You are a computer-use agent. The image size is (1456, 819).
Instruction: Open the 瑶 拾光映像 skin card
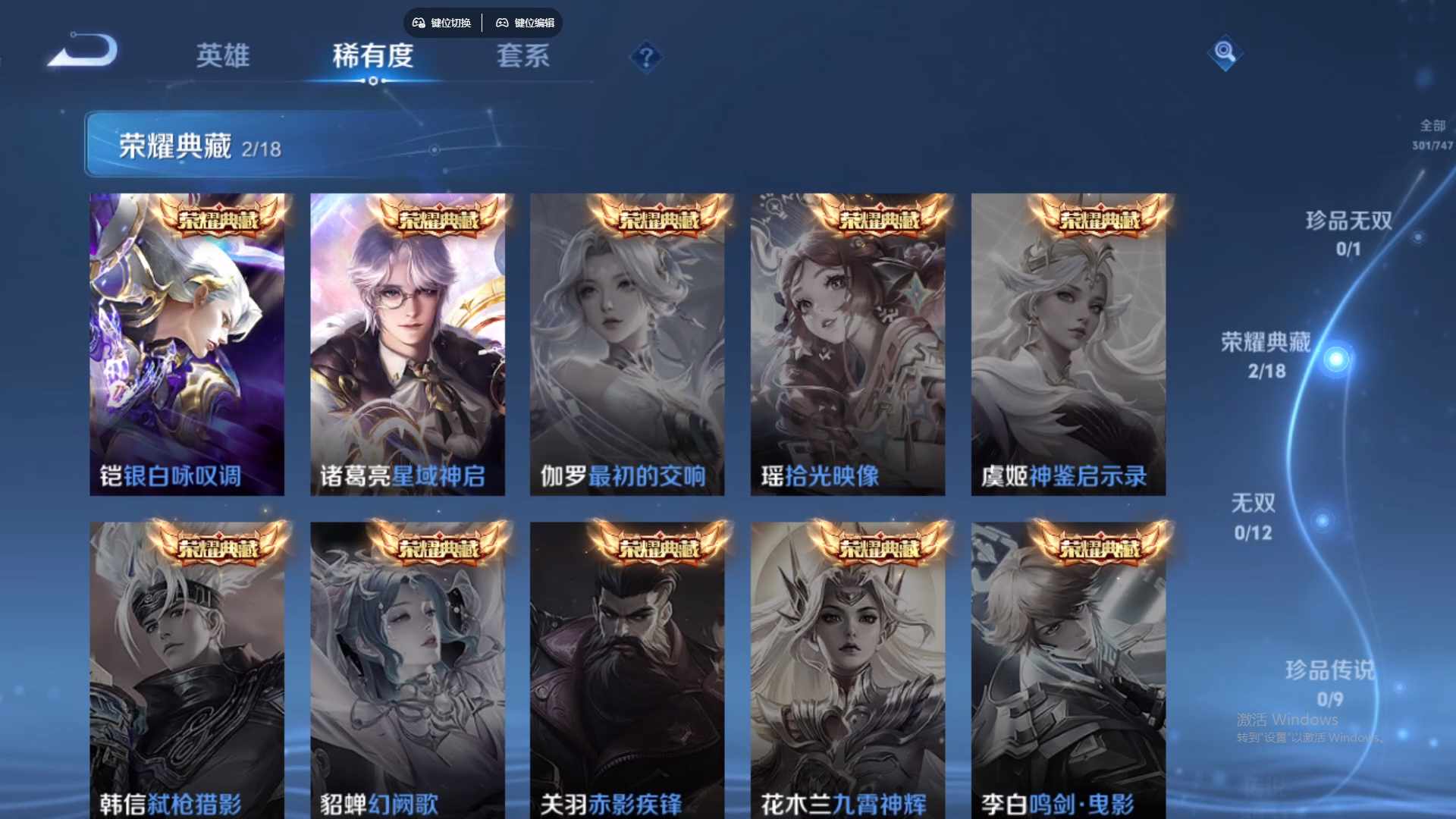pyautogui.click(x=846, y=341)
